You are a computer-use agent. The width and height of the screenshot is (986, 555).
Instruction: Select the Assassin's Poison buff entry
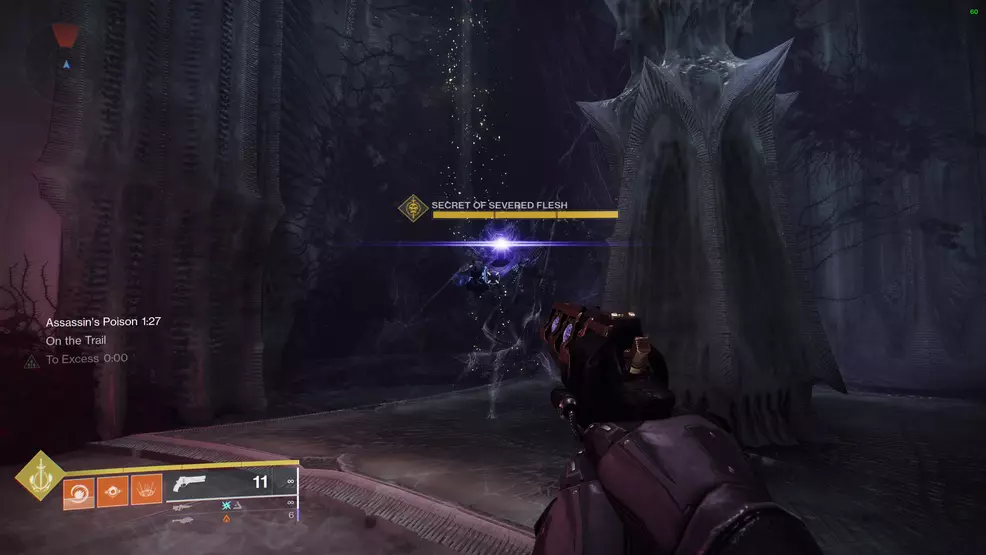pos(103,322)
